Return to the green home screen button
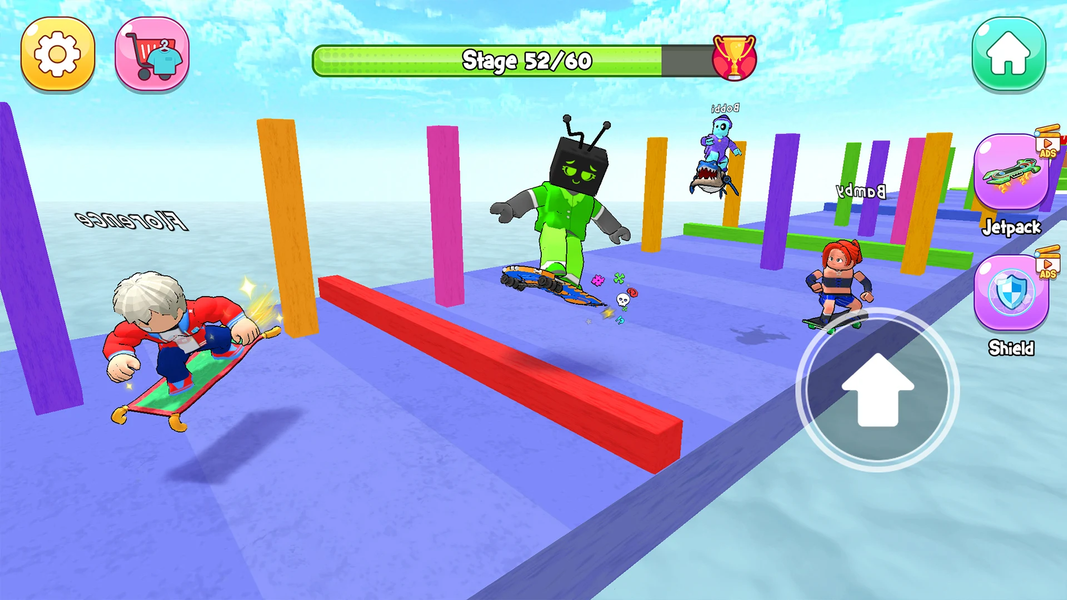The image size is (1067, 600). click(x=1009, y=53)
